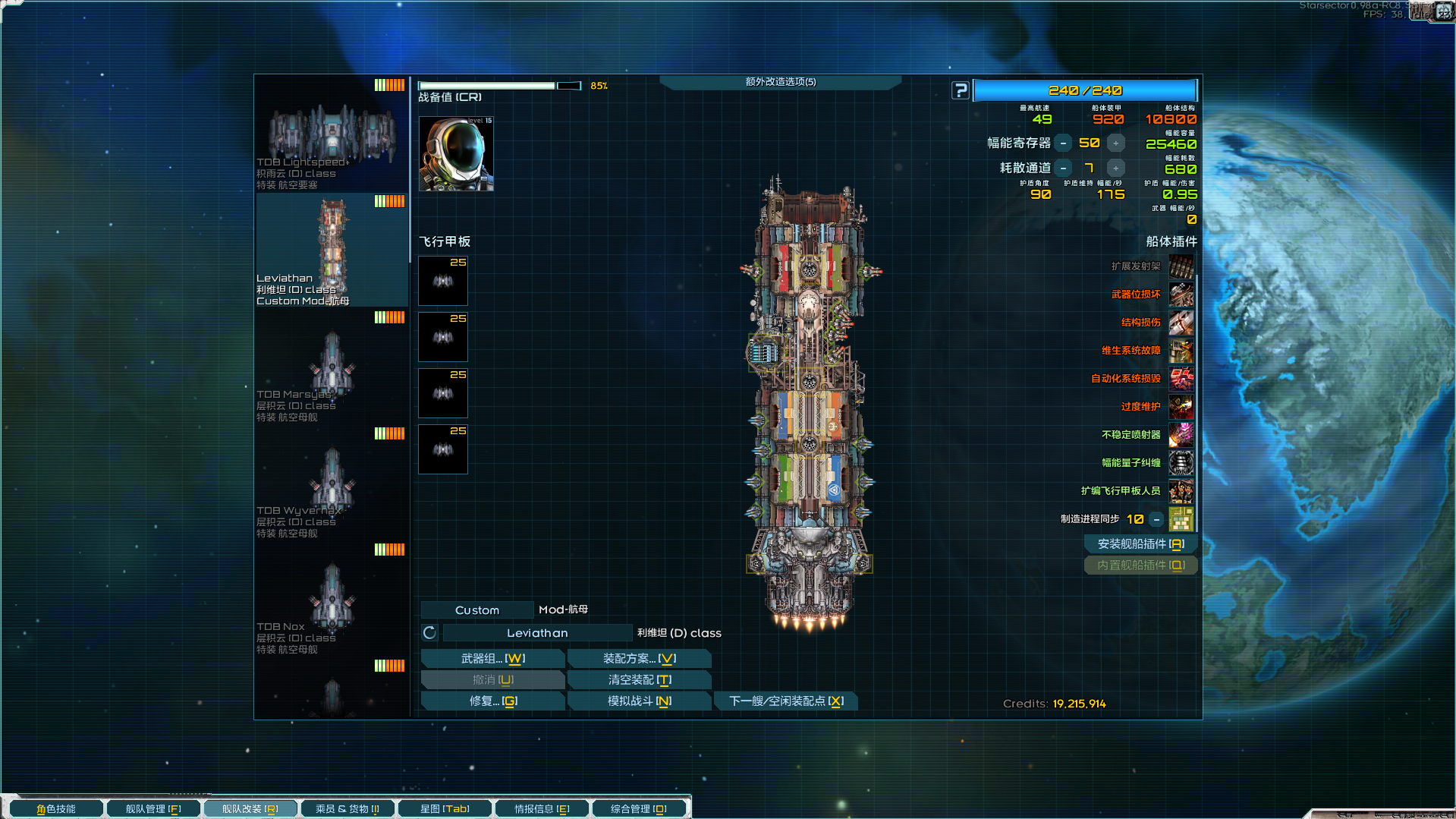Expand 额外改造选项 extra refit options
This screenshot has height=819, width=1456.
780,82
